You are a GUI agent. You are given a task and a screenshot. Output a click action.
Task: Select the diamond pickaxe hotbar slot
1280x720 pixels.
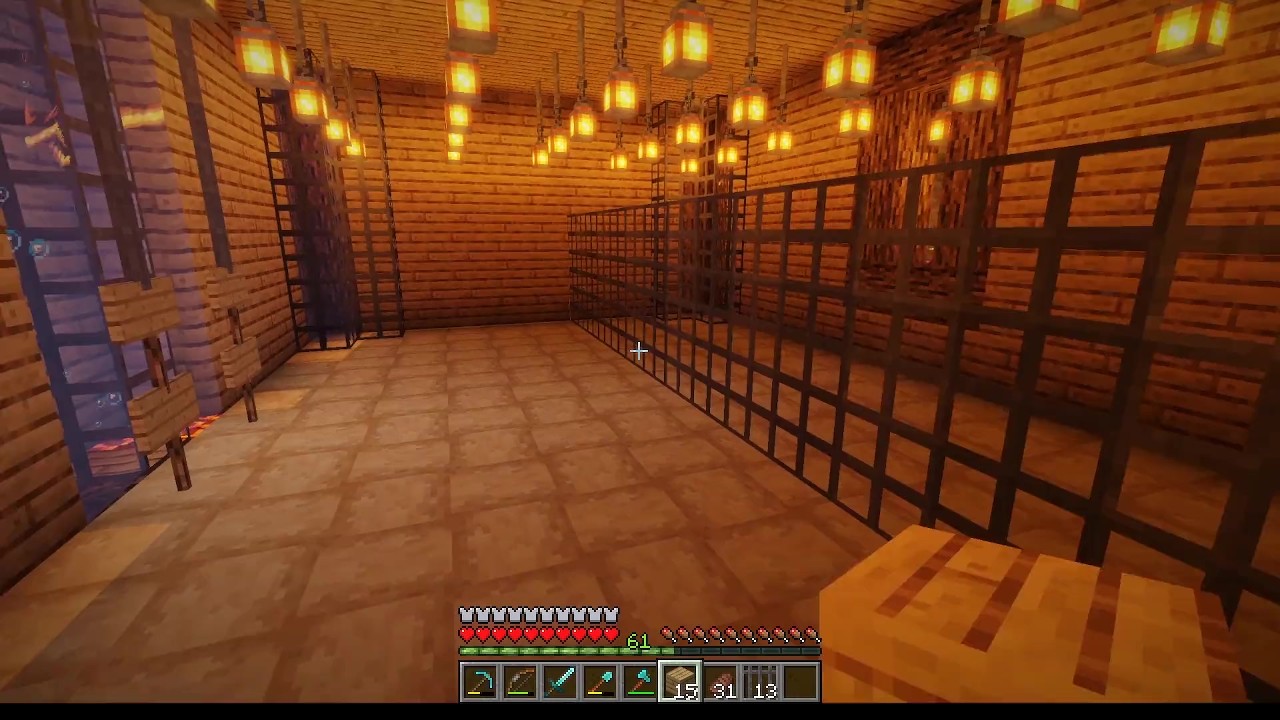pyautogui.click(x=479, y=682)
